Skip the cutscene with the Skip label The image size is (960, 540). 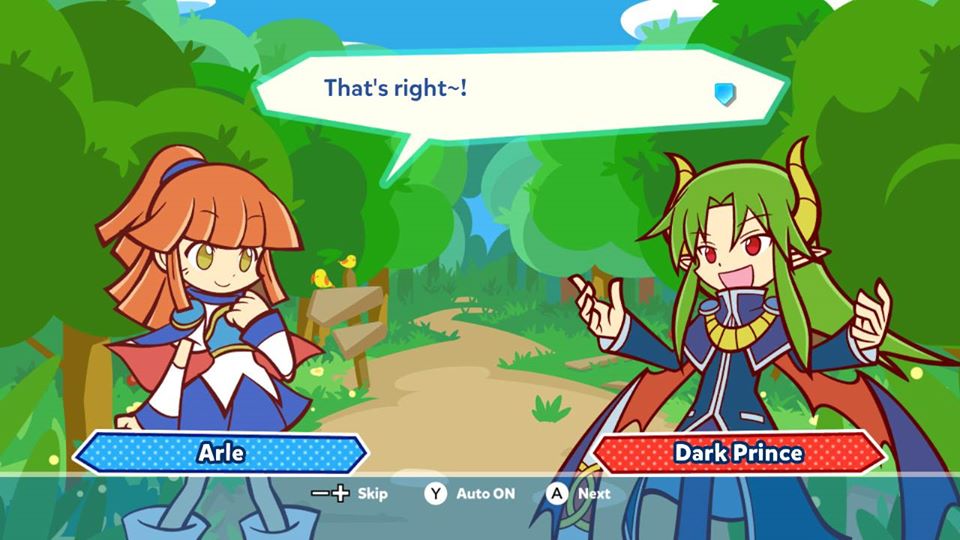(x=371, y=493)
